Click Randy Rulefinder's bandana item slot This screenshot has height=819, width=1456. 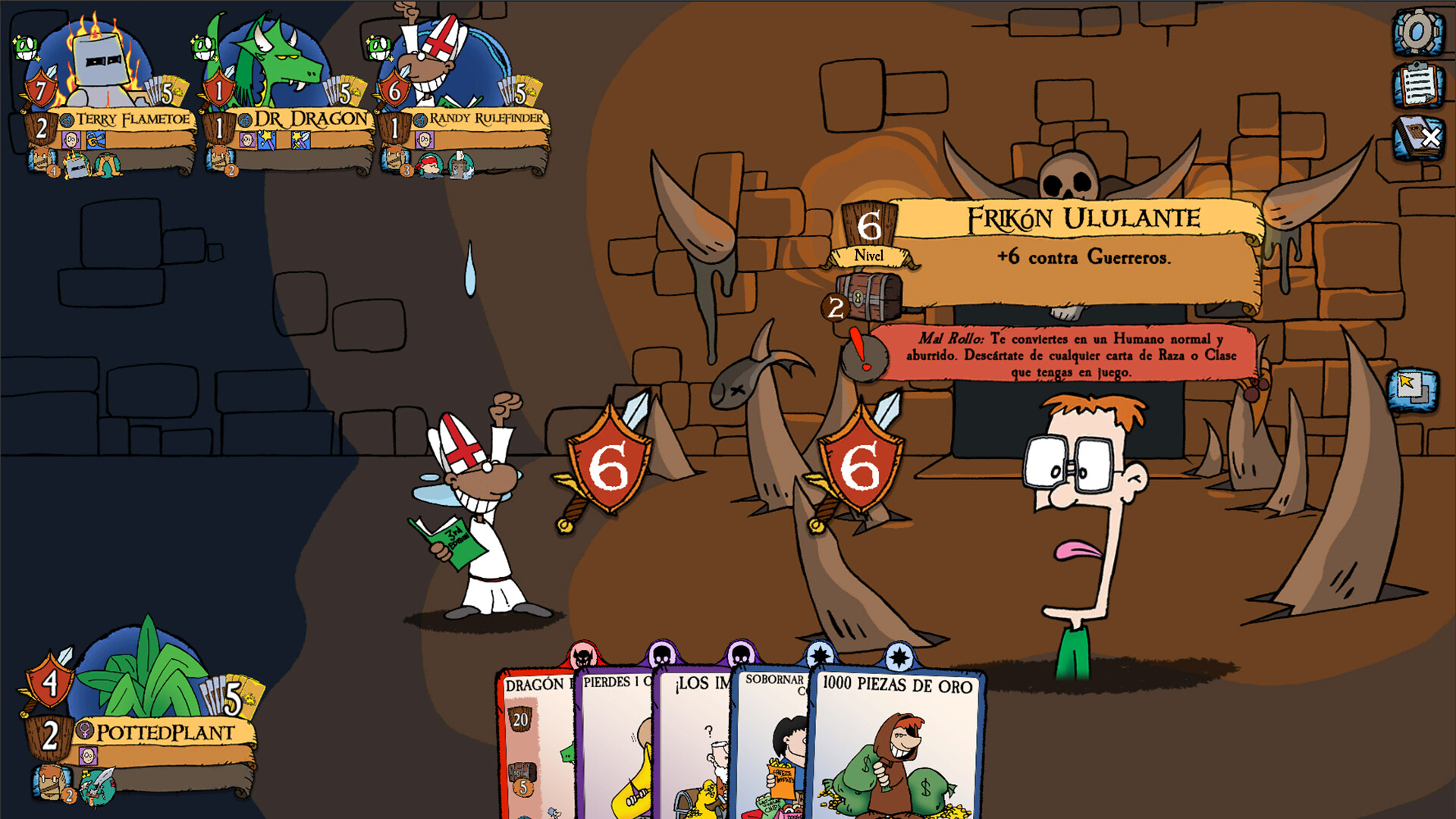point(428,166)
